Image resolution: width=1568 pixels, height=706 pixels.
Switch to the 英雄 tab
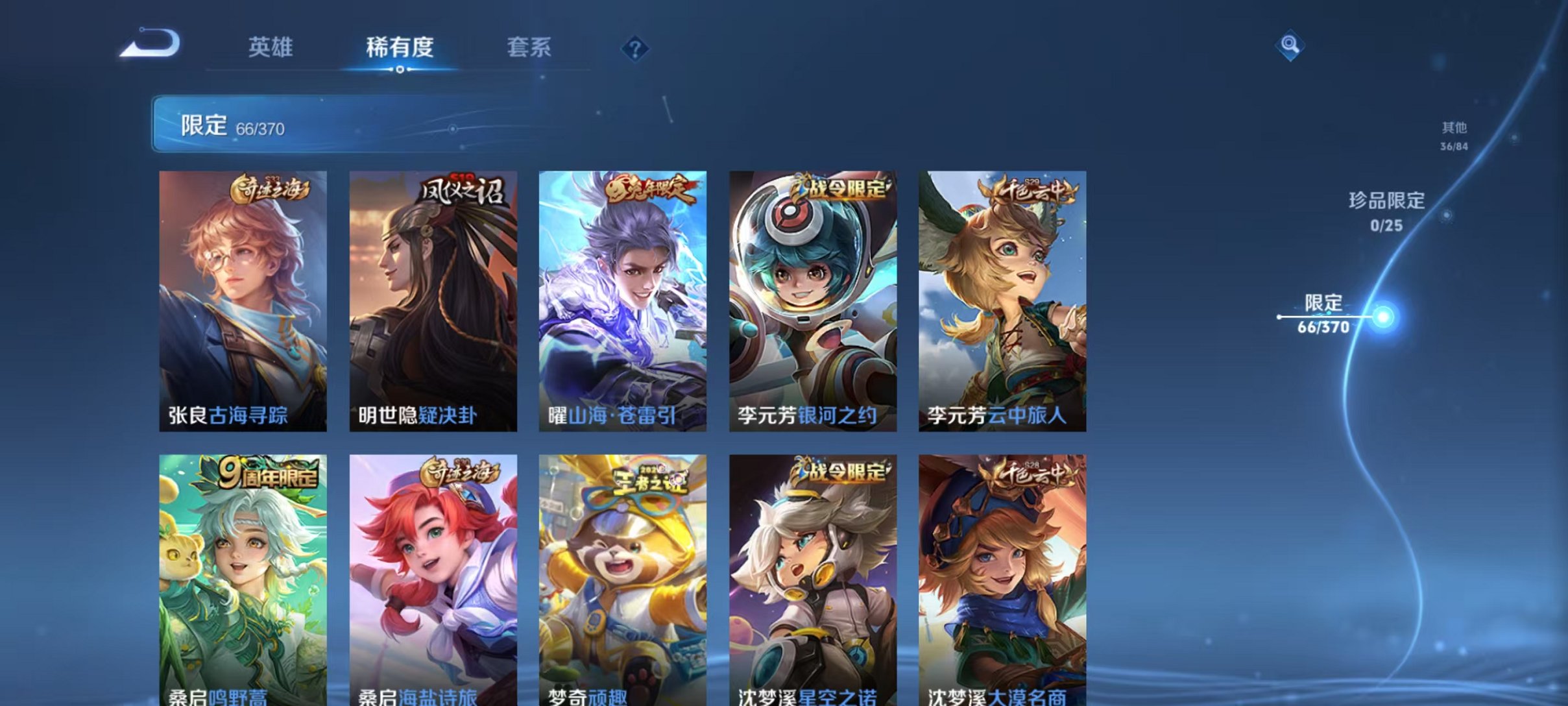coord(270,47)
